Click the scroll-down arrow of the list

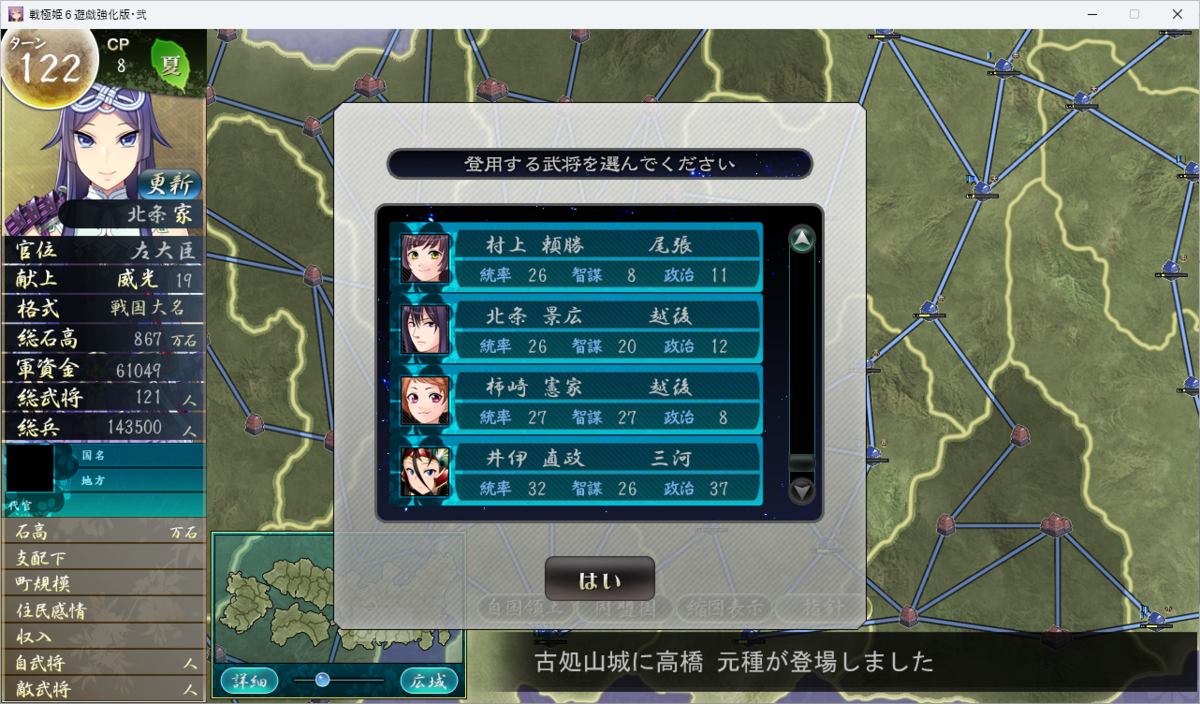tap(802, 491)
